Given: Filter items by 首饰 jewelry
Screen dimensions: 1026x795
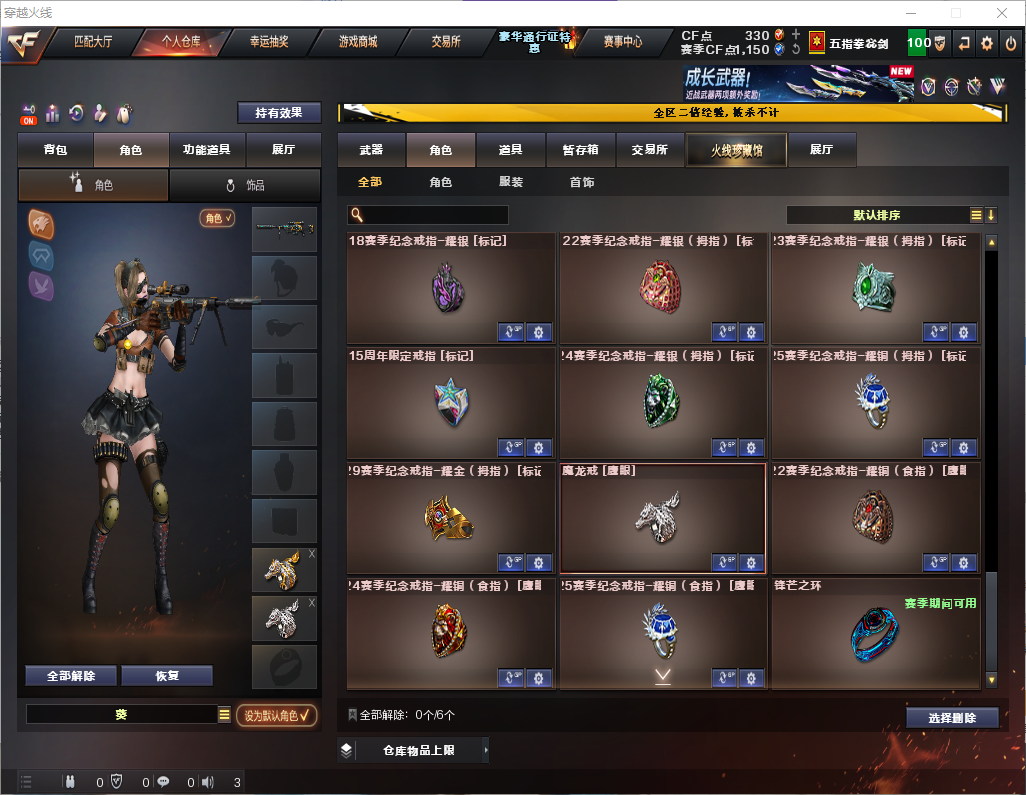Looking at the screenshot, I should (582, 182).
